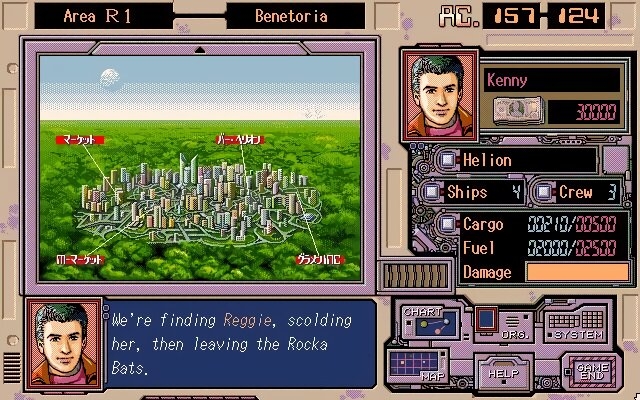Open the Crew roster button
This screenshot has height=400, width=640.
click(x=544, y=191)
